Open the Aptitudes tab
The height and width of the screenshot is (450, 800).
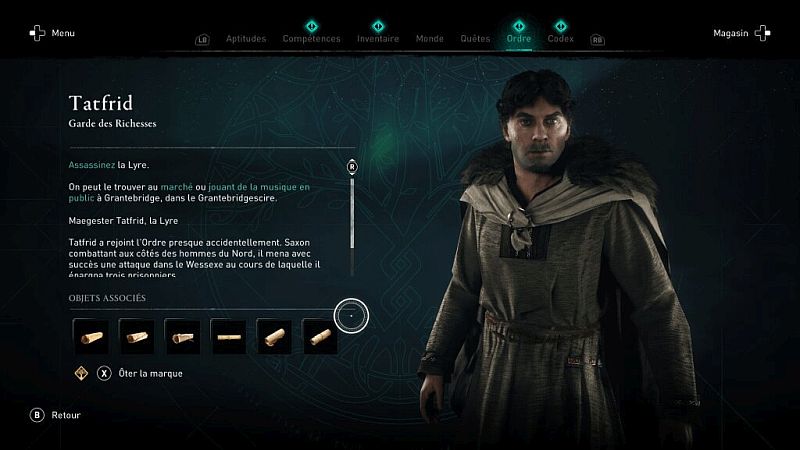246,39
